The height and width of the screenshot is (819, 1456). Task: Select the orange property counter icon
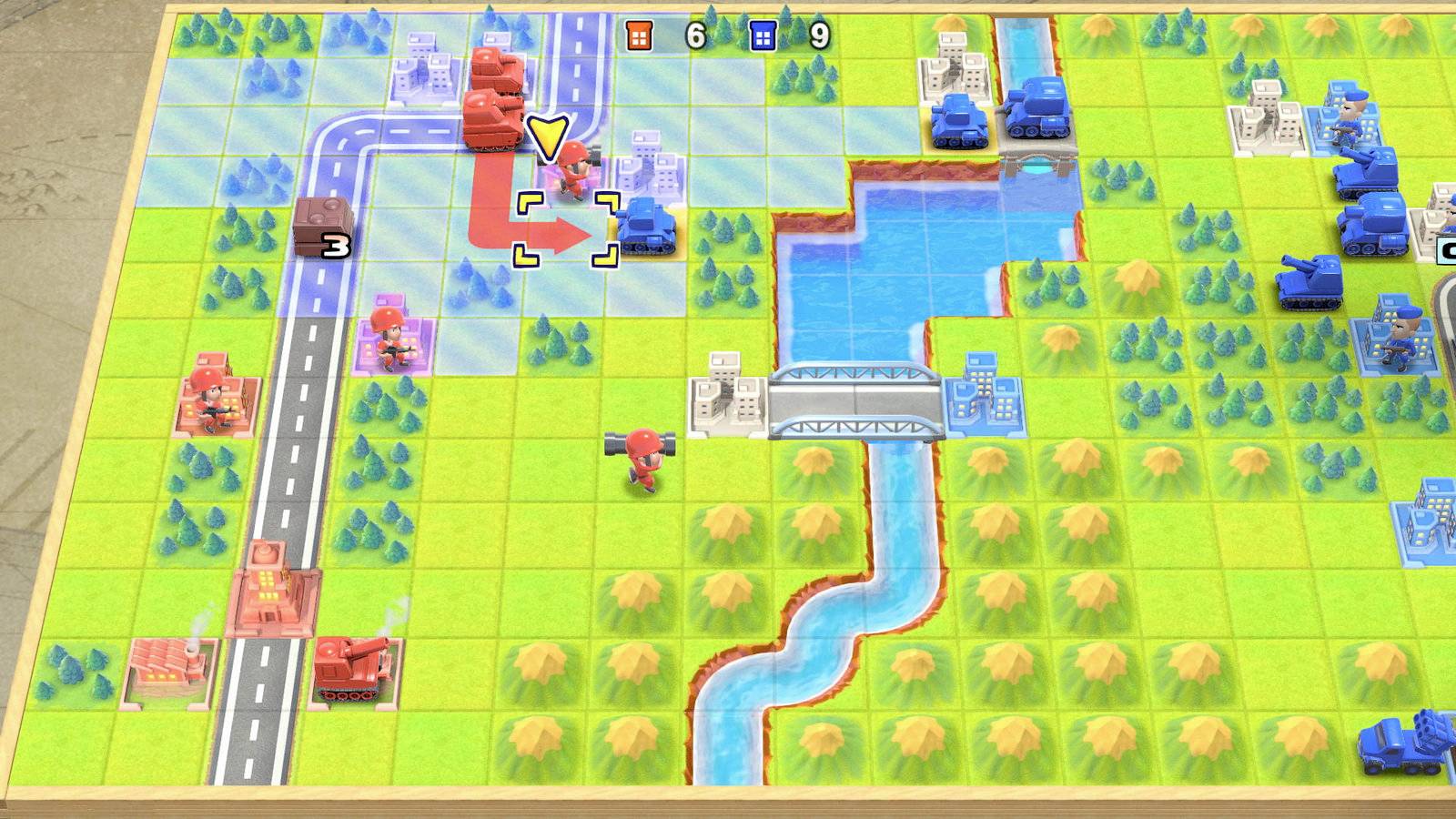pos(640,36)
